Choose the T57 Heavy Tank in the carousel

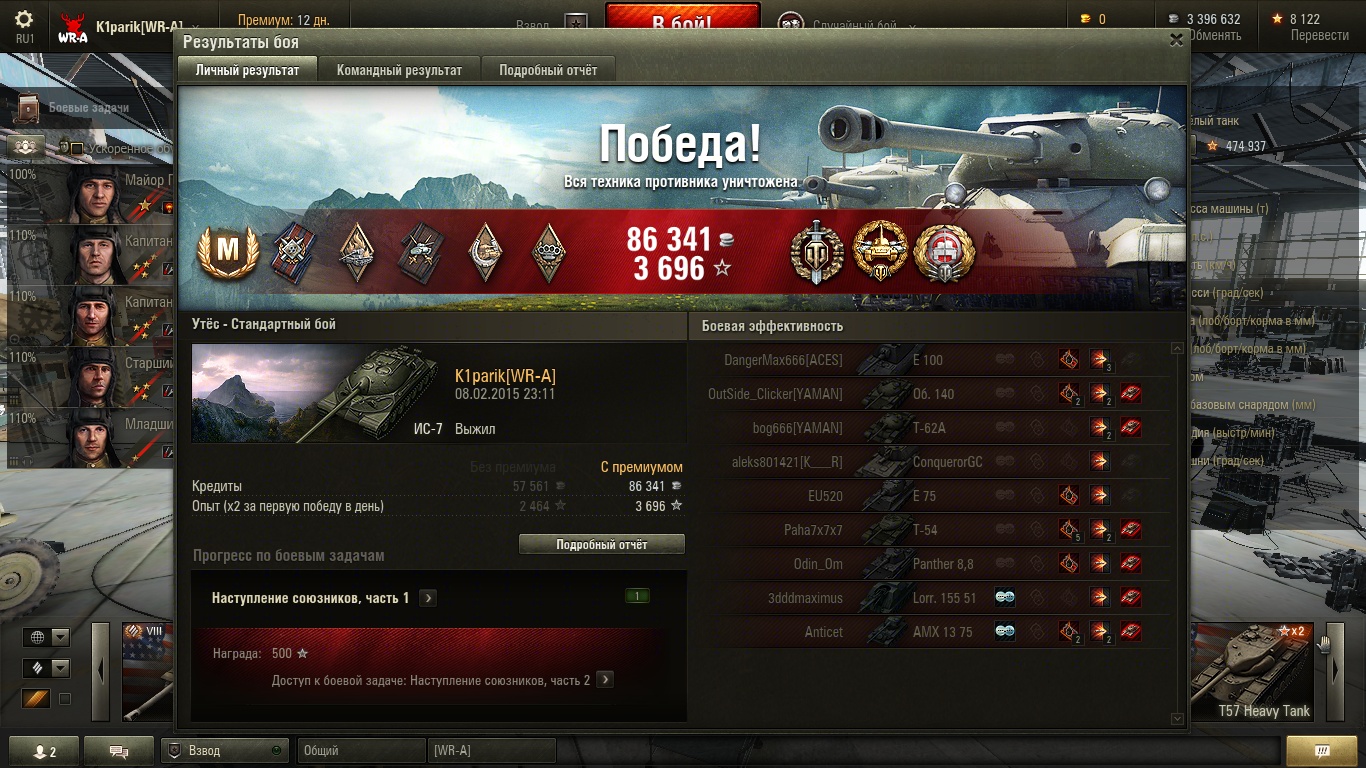pyautogui.click(x=1252, y=670)
